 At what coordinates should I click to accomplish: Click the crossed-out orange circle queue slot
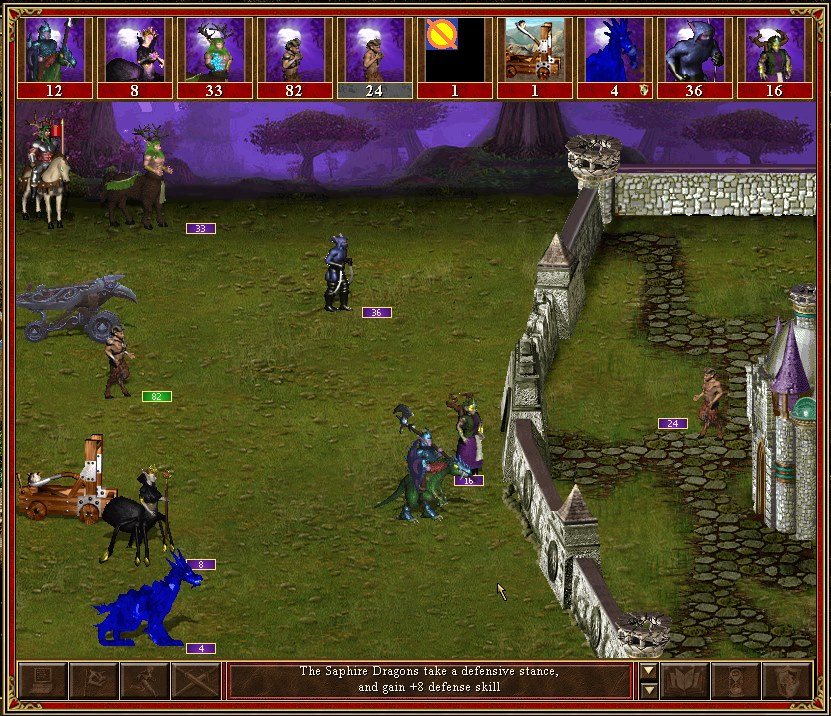[x=454, y=50]
